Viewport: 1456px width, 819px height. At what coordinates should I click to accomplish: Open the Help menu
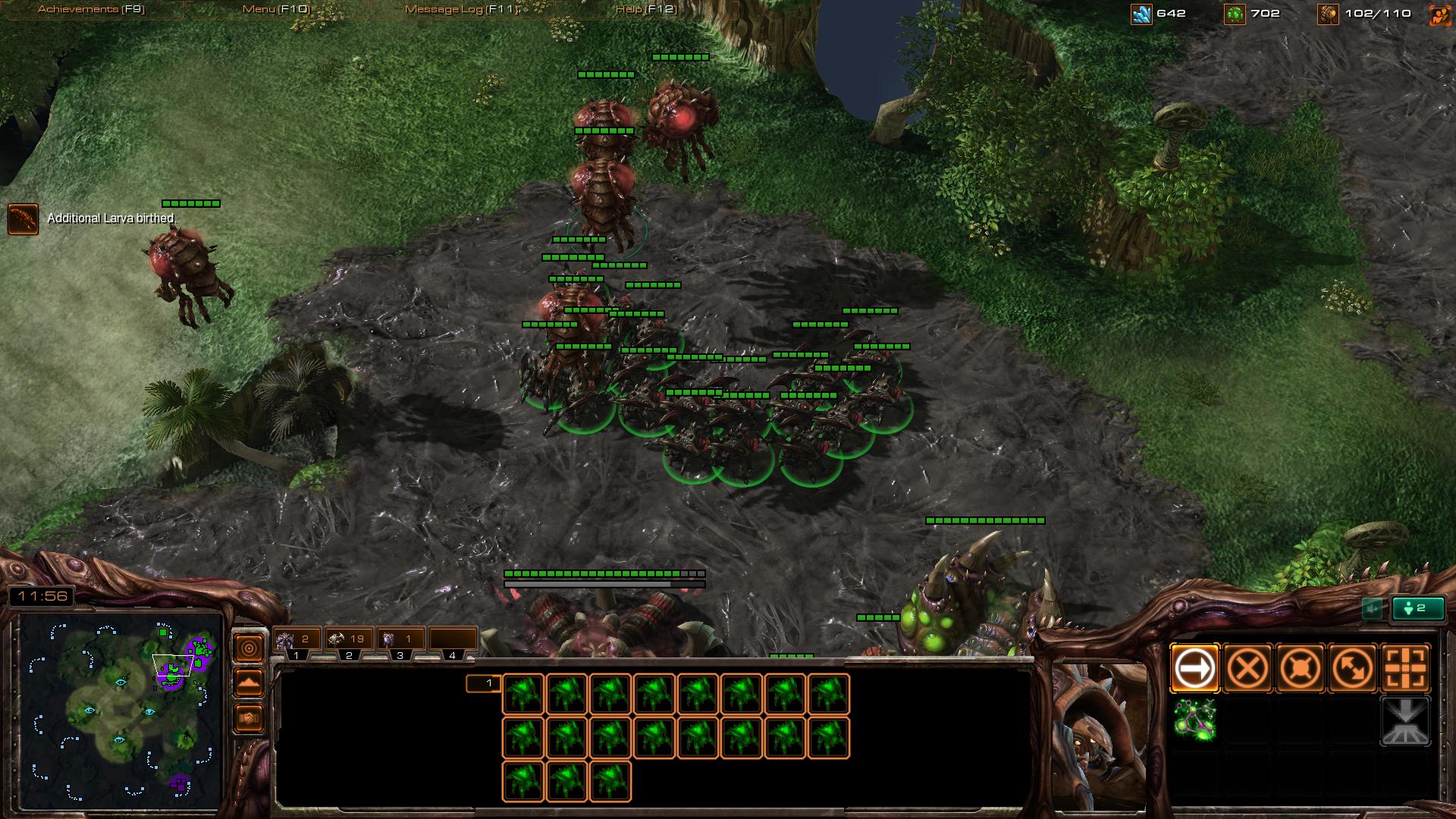645,9
